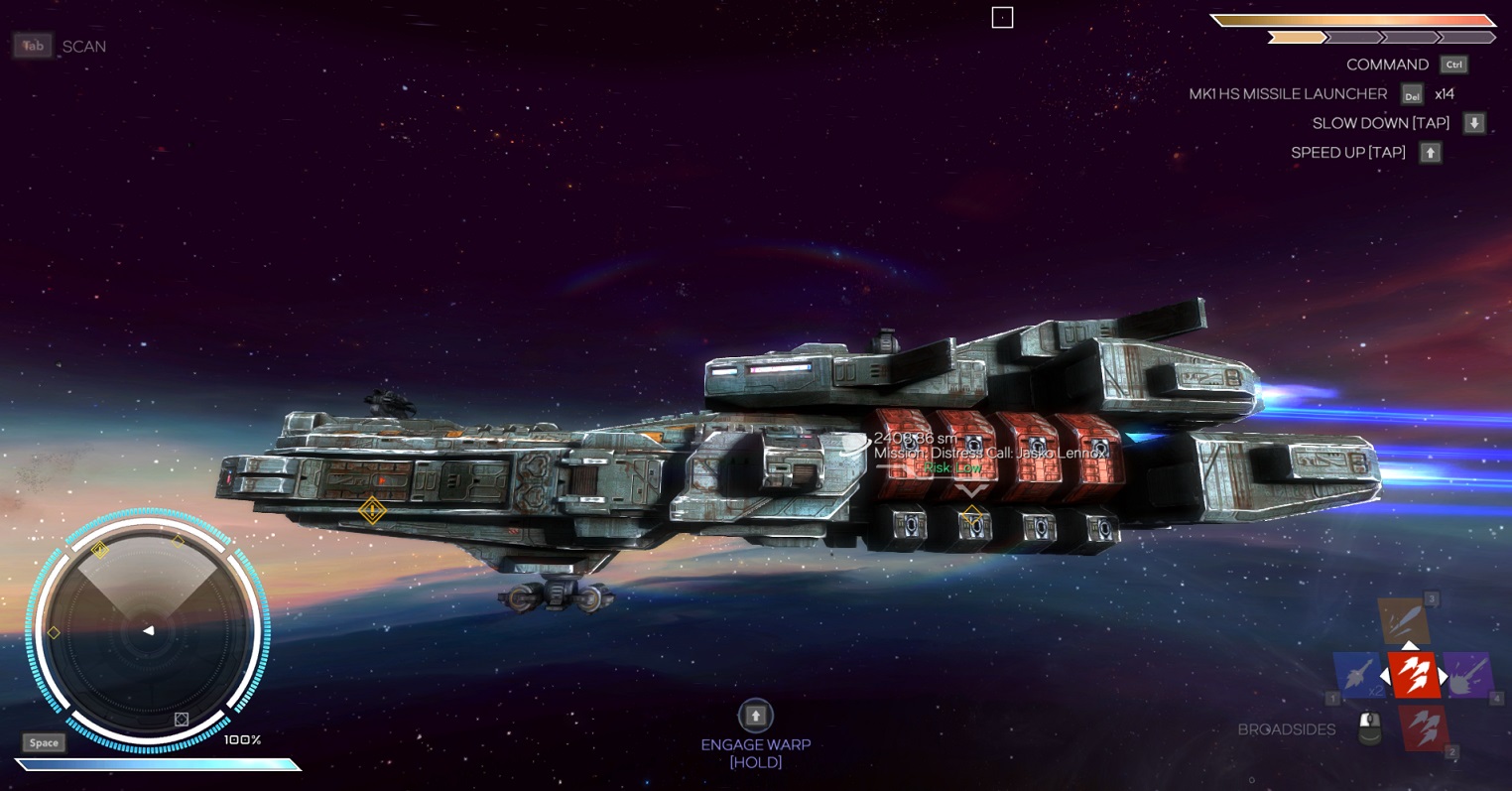Click the grey square marker on the radar
This screenshot has height=791, width=1512.
click(x=182, y=720)
